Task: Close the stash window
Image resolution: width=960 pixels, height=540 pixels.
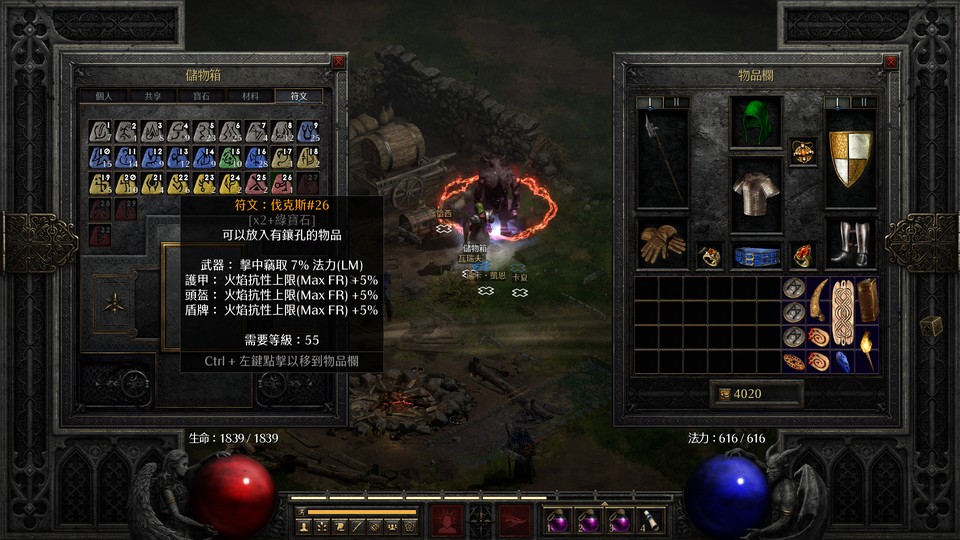Action: (x=339, y=61)
